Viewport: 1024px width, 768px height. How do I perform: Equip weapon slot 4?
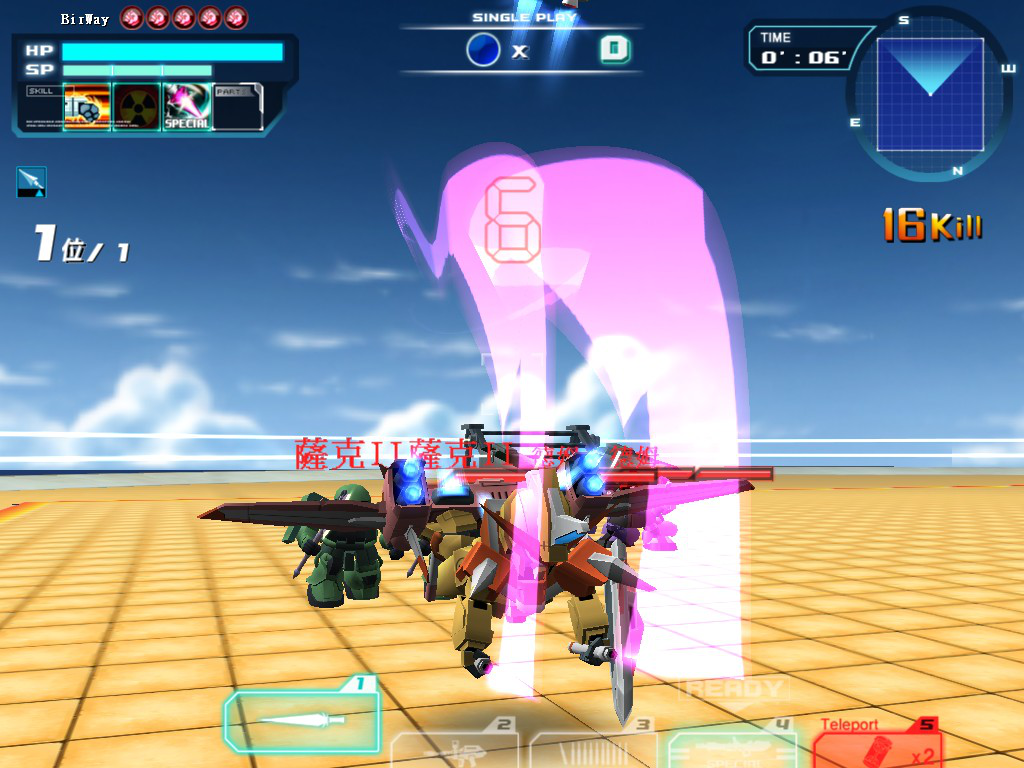tap(732, 748)
